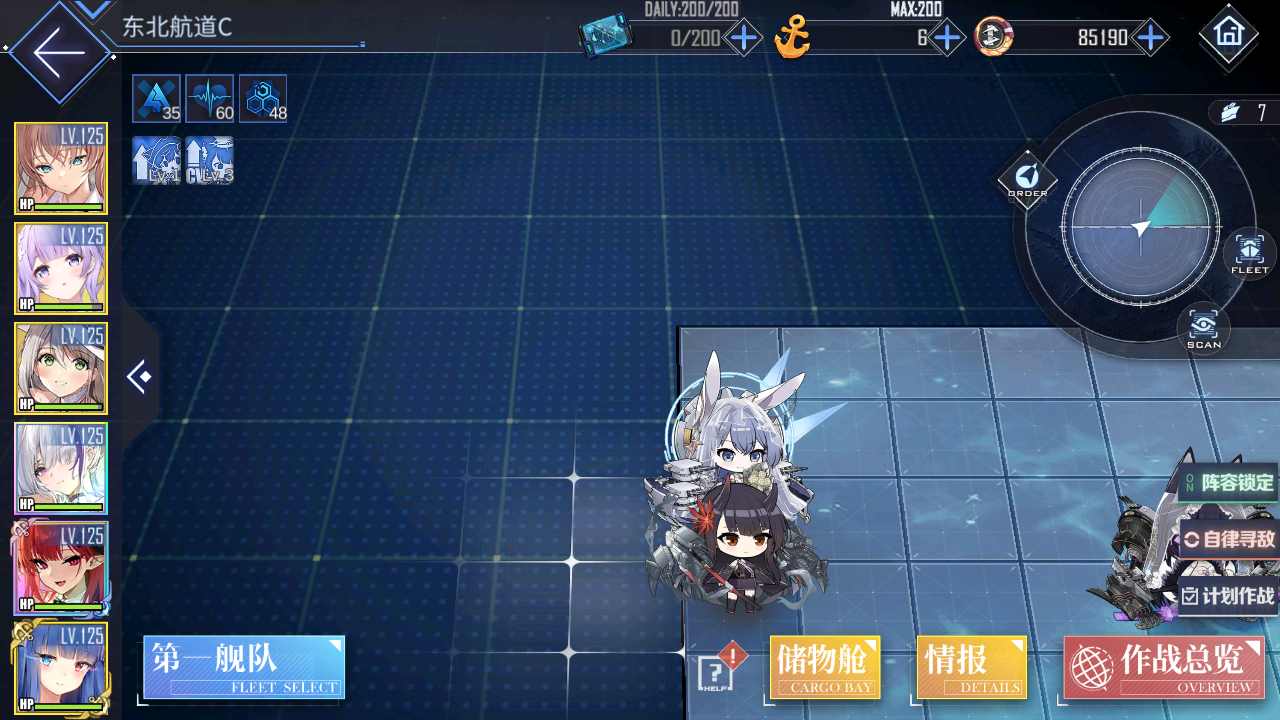Return to the home screen
This screenshot has width=1280, height=720.
click(1228, 35)
